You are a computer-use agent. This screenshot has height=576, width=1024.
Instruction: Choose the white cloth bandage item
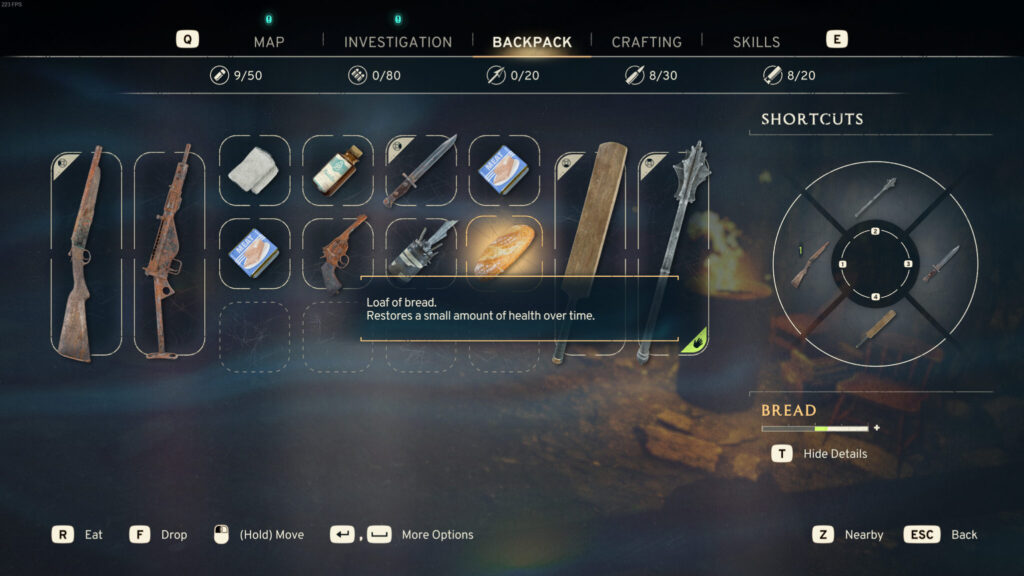253,171
